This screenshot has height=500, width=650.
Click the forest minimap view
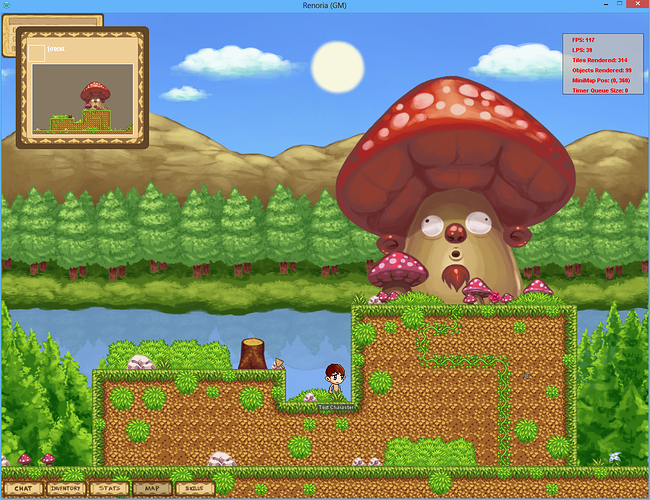point(82,99)
